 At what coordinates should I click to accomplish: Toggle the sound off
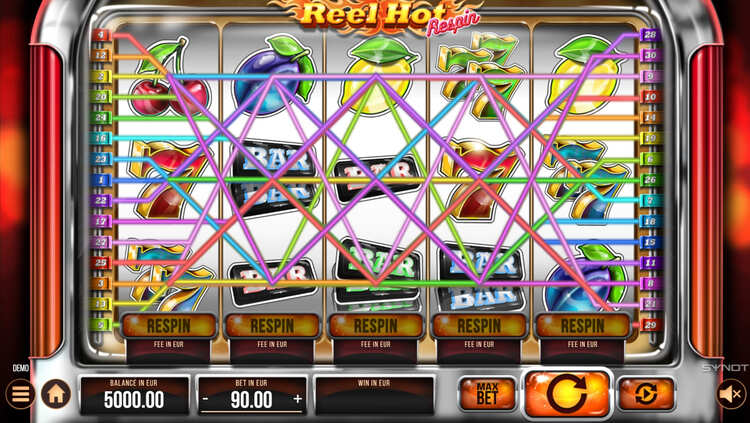pyautogui.click(x=732, y=394)
